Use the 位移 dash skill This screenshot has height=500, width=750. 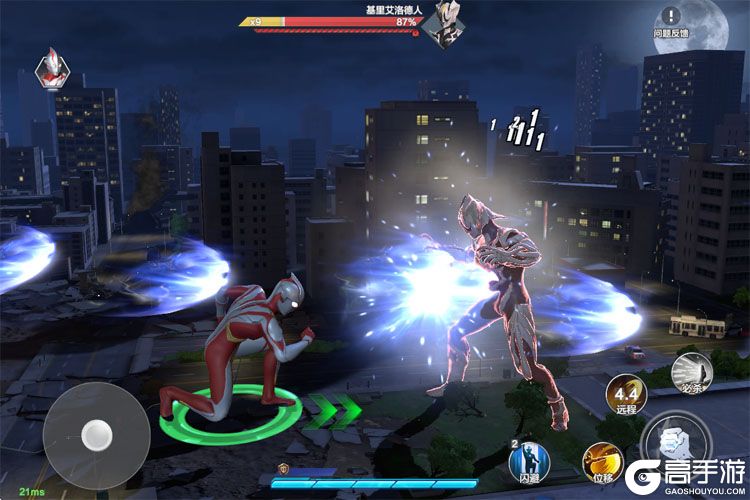pyautogui.click(x=603, y=462)
